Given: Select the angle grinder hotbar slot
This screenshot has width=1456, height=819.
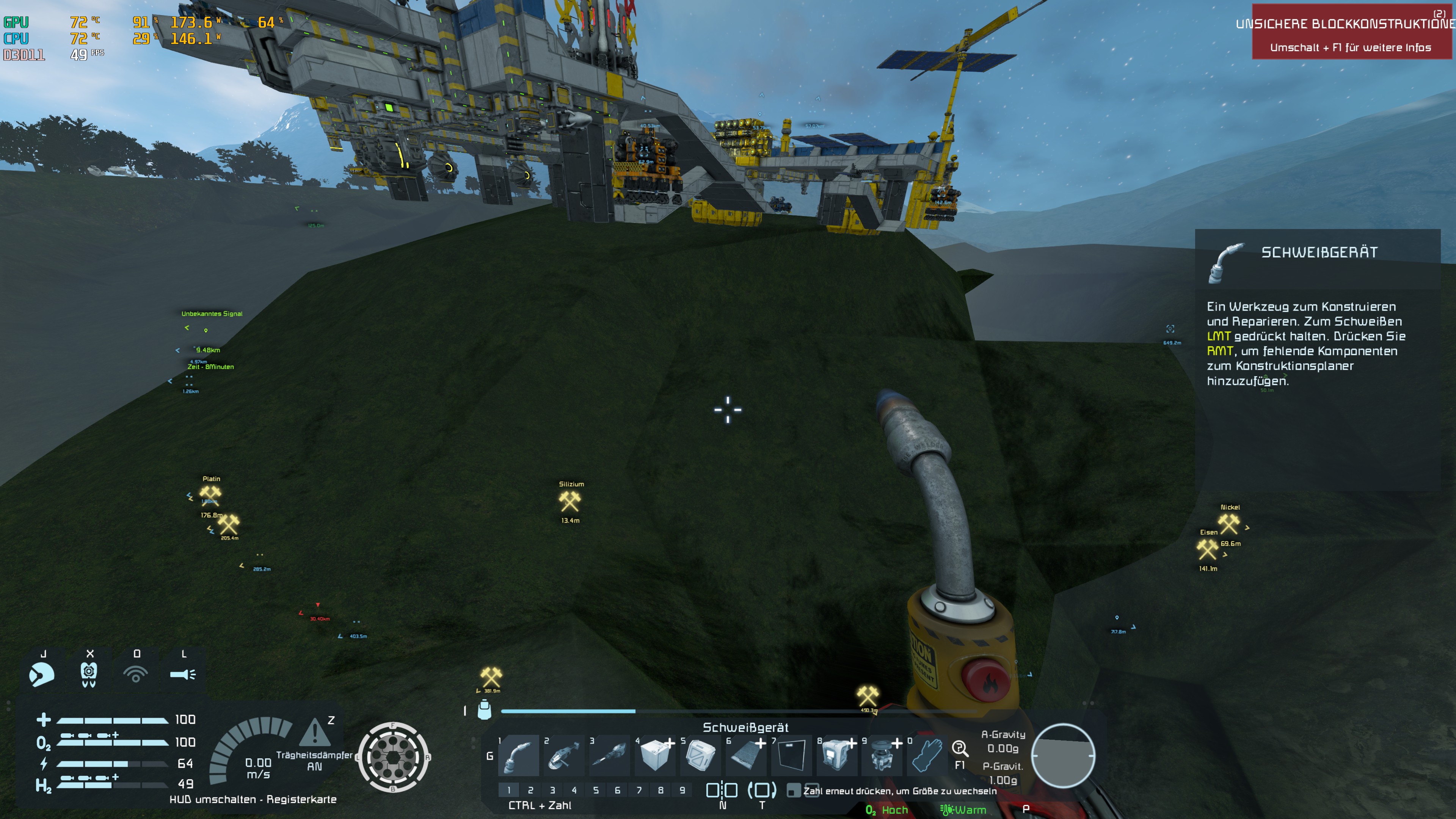Looking at the screenshot, I should (x=563, y=756).
